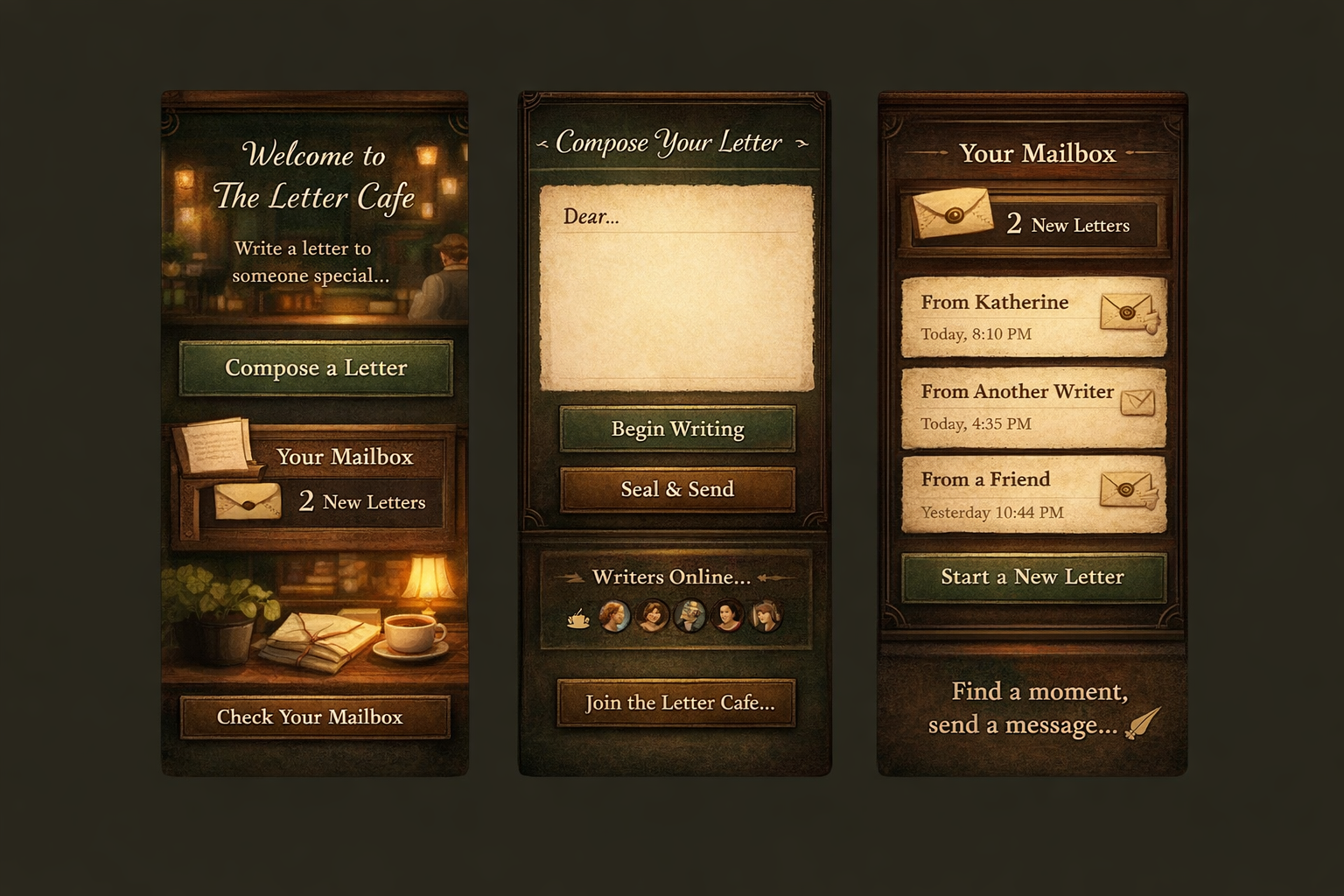
Task: Open the letter From Katherine
Action: (1033, 317)
